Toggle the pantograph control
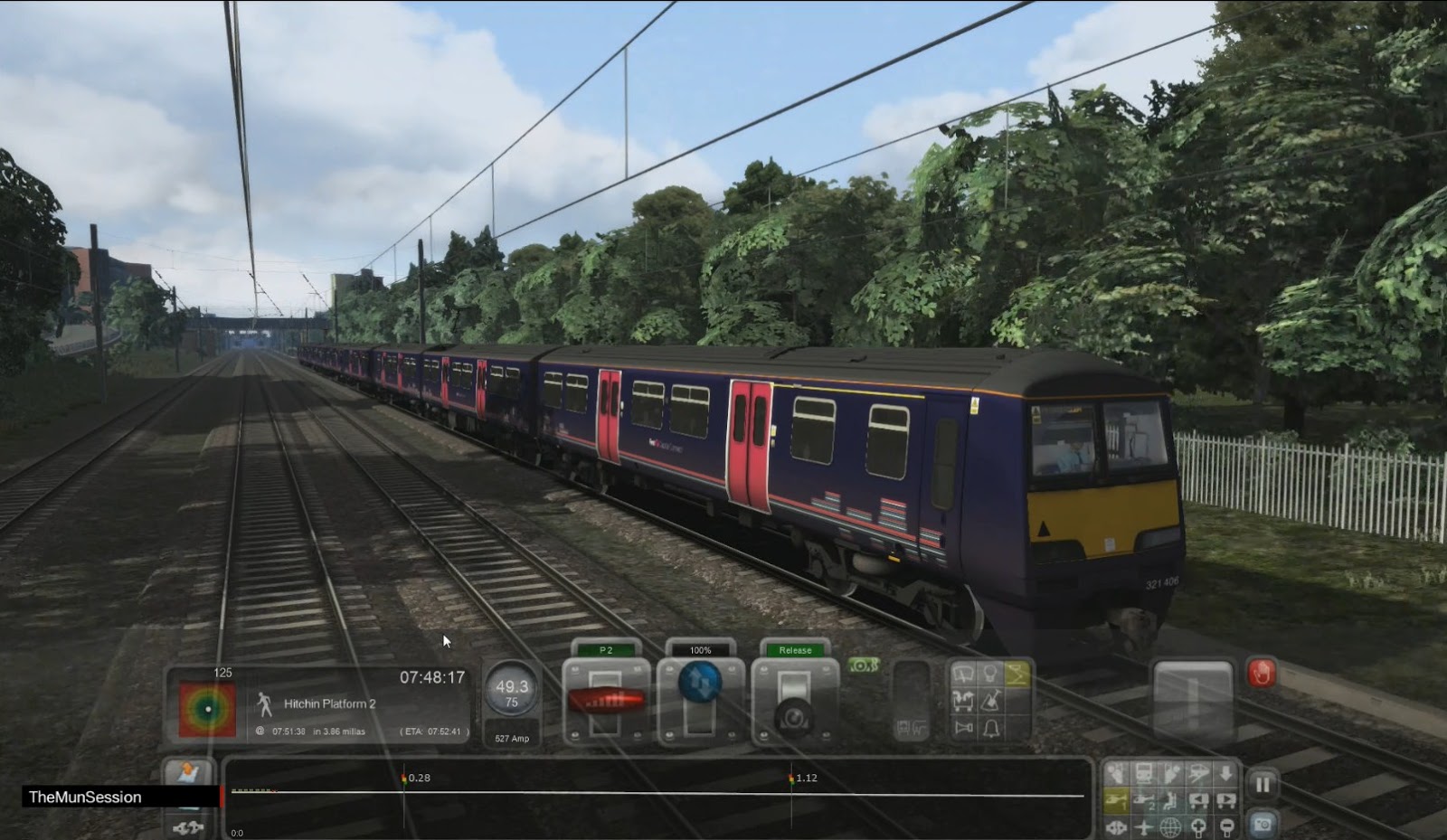This screenshot has width=1447, height=840. click(x=1017, y=675)
